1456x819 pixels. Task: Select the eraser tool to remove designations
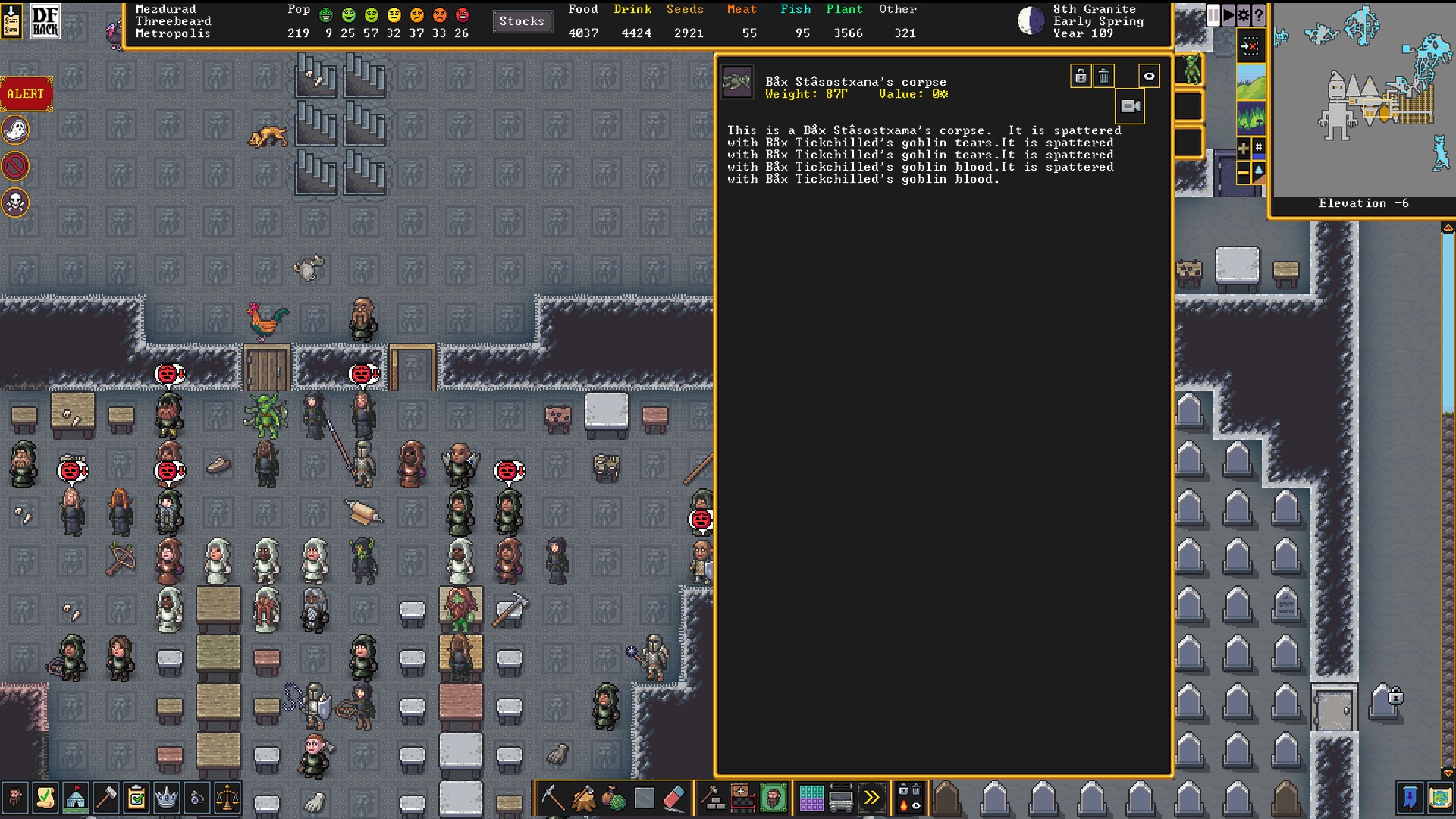coord(674,798)
